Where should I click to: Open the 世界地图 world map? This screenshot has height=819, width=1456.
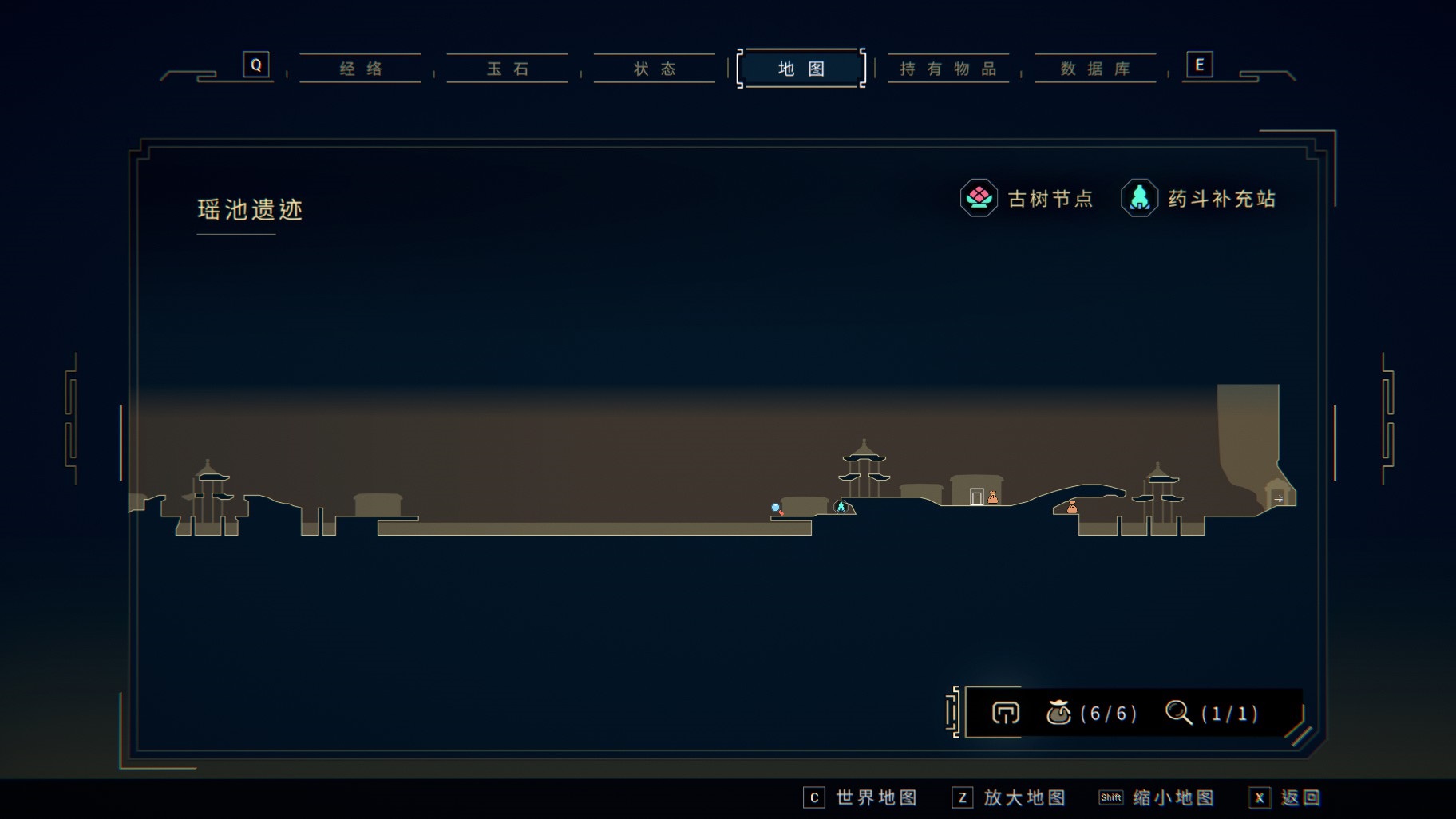861,797
